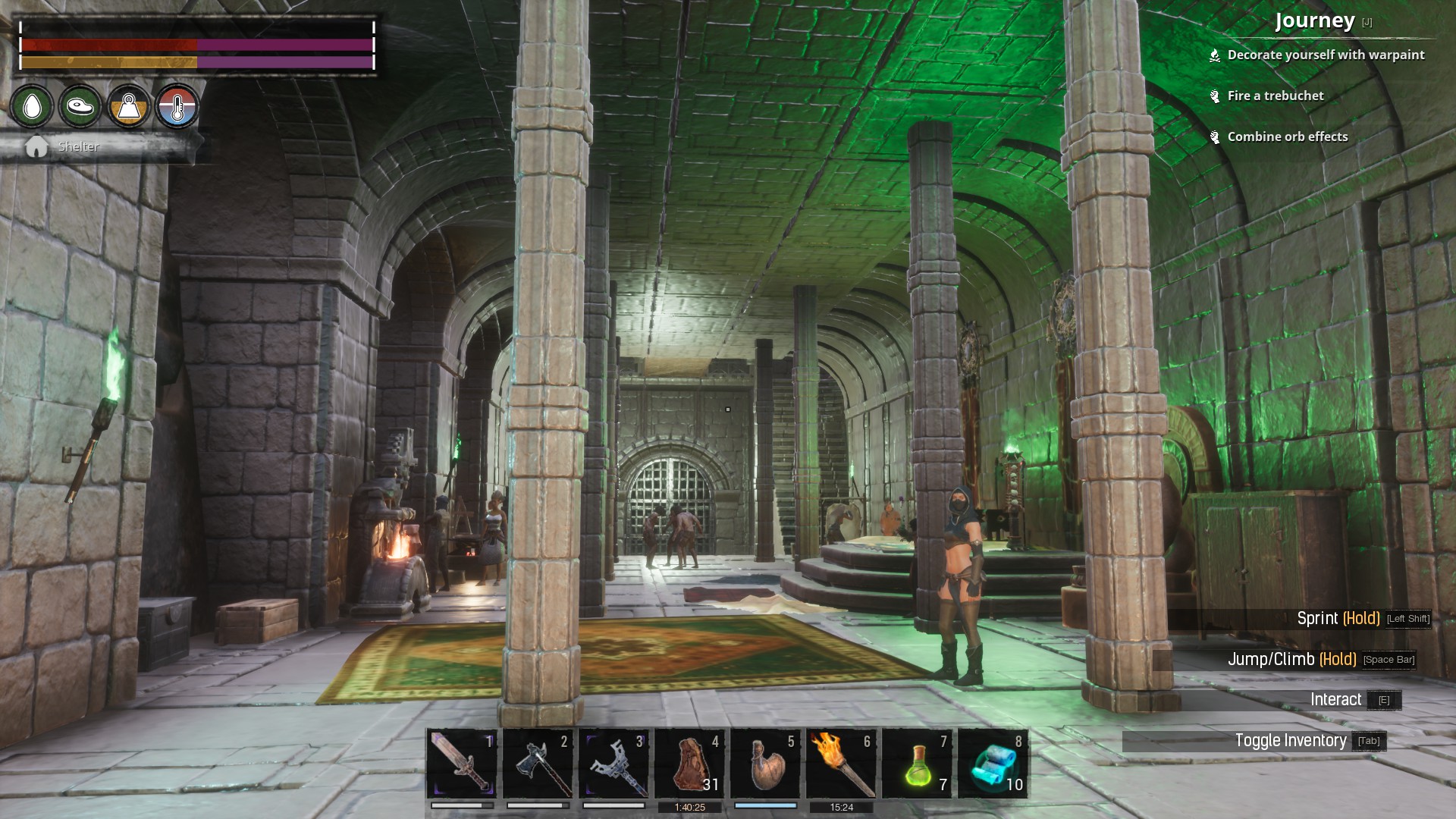This screenshot has width=1456, height=819.
Task: Select the waterskin hotbar slot
Action: pyautogui.click(x=765, y=763)
